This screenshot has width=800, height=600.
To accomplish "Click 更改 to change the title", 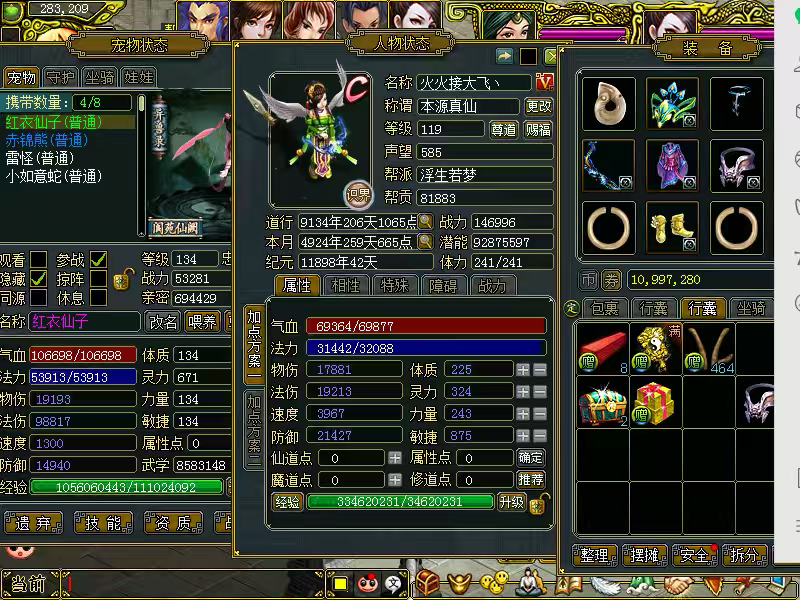I will 539,106.
